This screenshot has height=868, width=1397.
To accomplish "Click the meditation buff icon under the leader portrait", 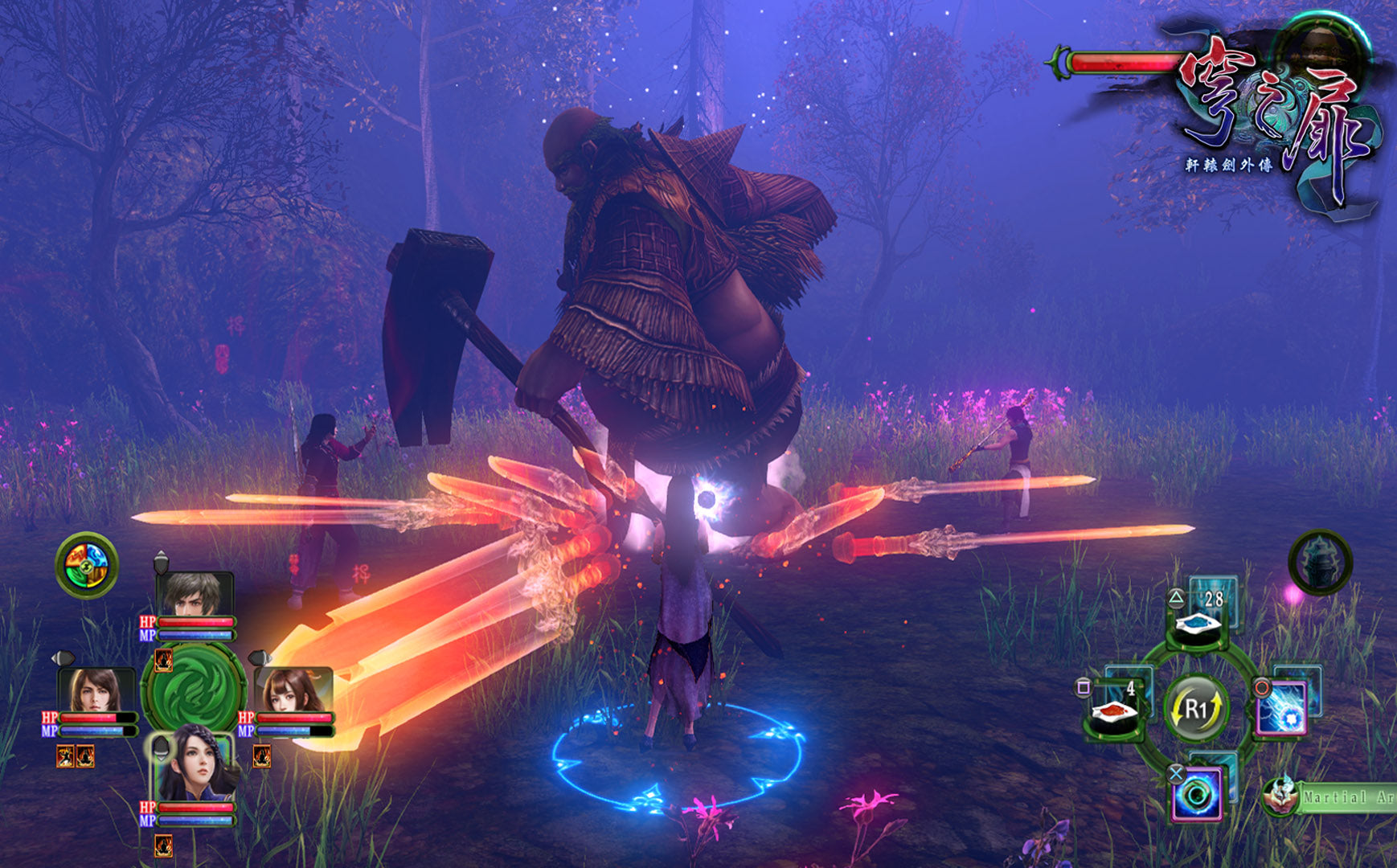I will [x=162, y=658].
